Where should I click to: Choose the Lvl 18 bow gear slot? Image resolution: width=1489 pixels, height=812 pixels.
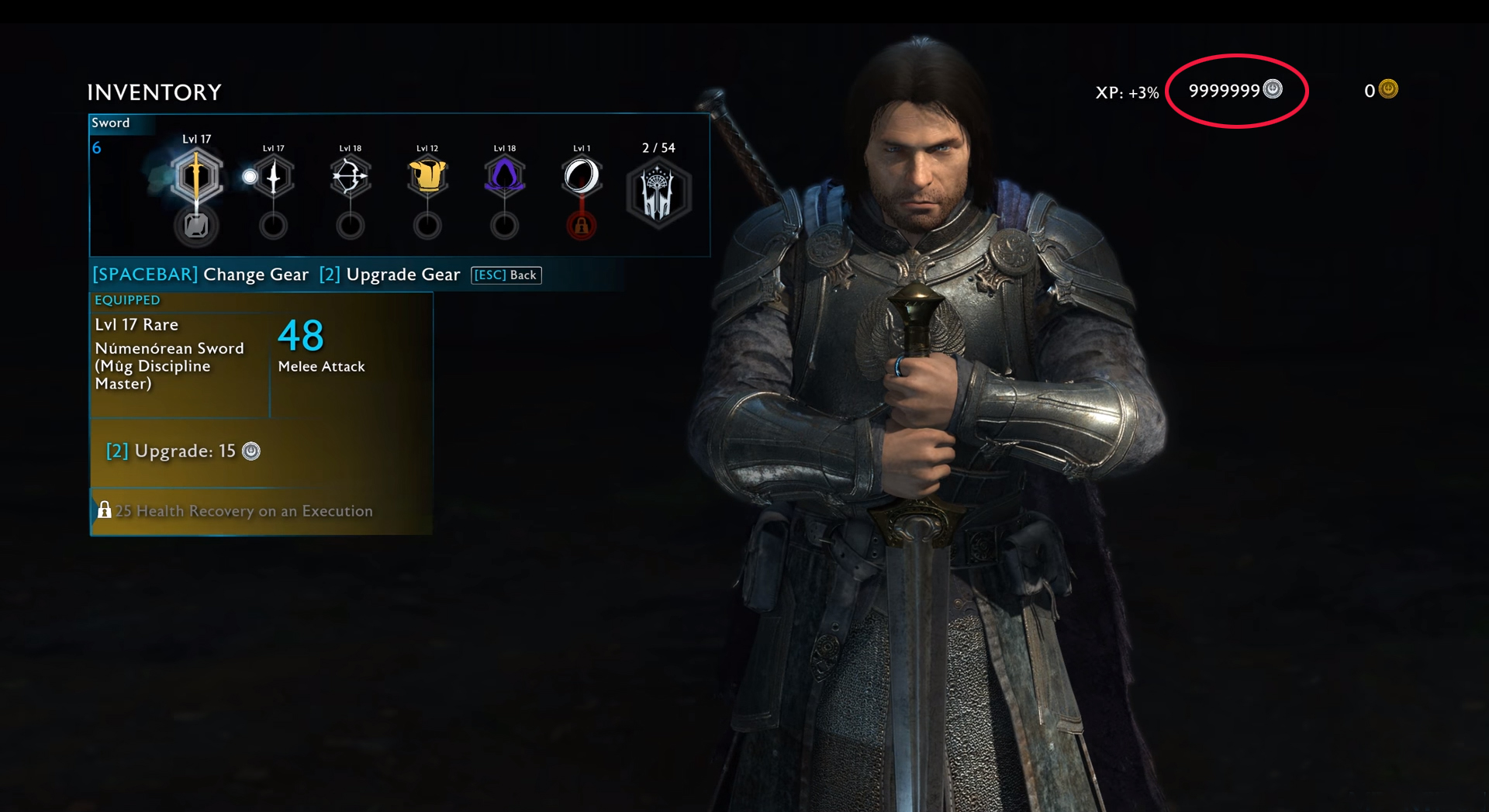pos(350,177)
